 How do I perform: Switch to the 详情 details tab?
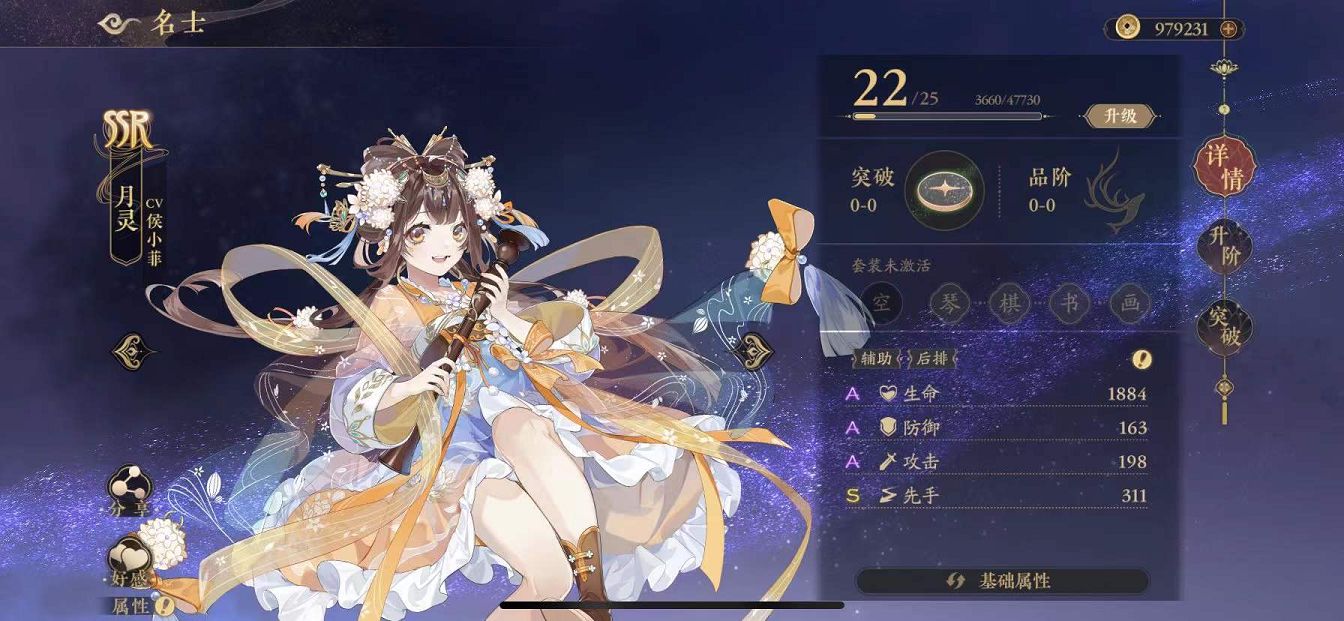click(1224, 167)
